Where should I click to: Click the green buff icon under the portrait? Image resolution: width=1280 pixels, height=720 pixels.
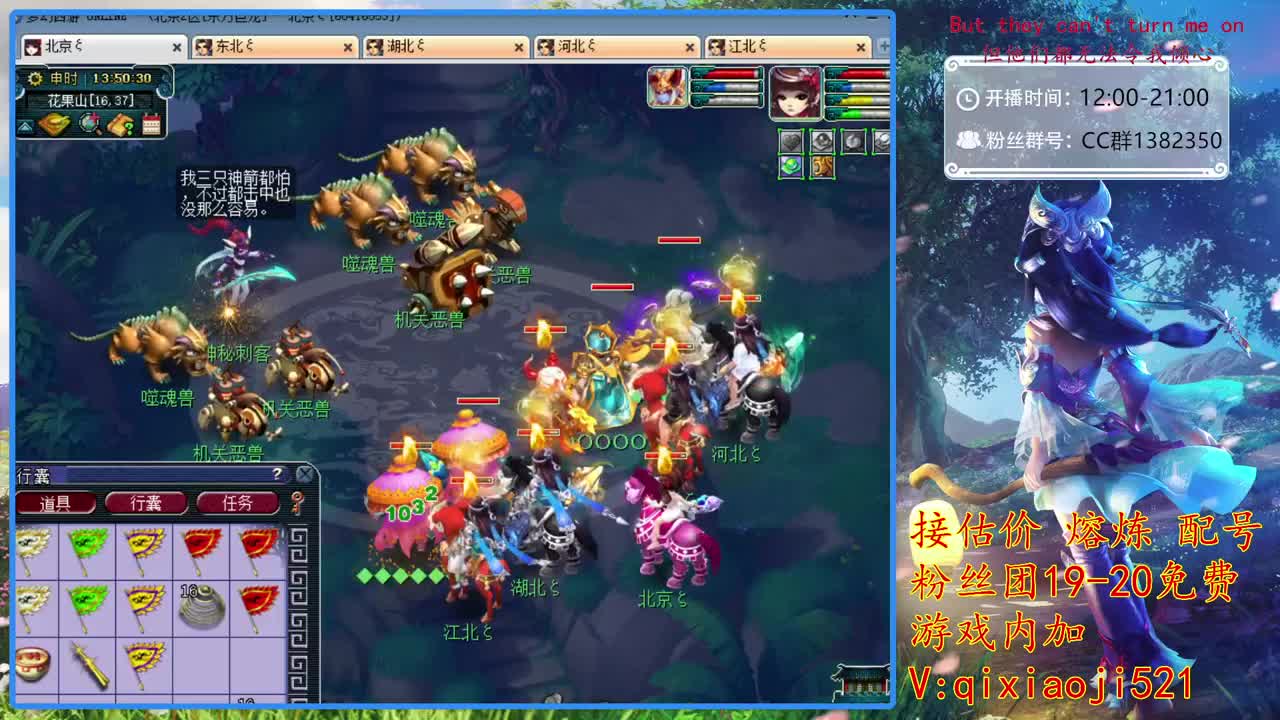[791, 167]
